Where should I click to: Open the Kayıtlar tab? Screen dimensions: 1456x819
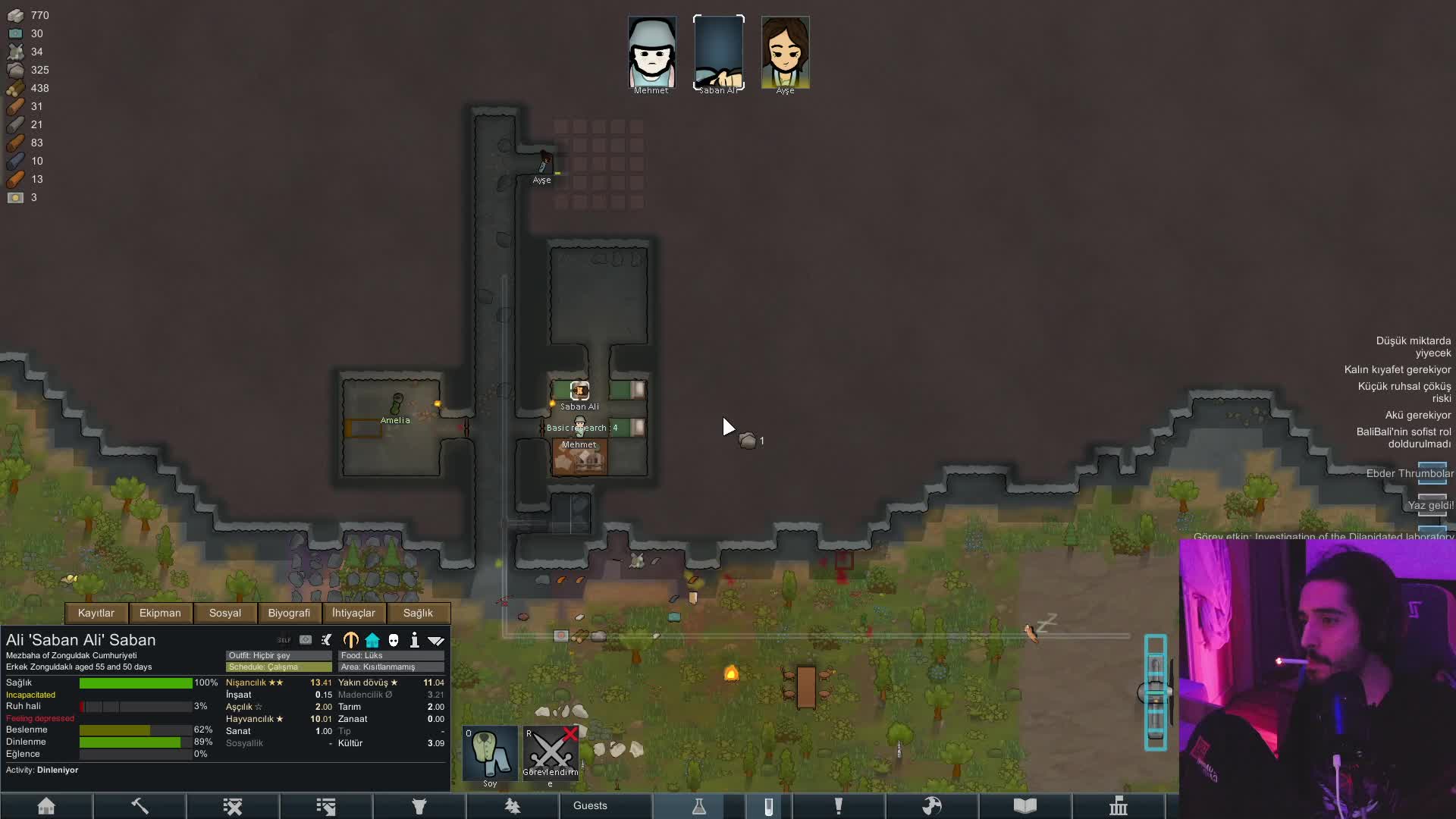(x=96, y=613)
